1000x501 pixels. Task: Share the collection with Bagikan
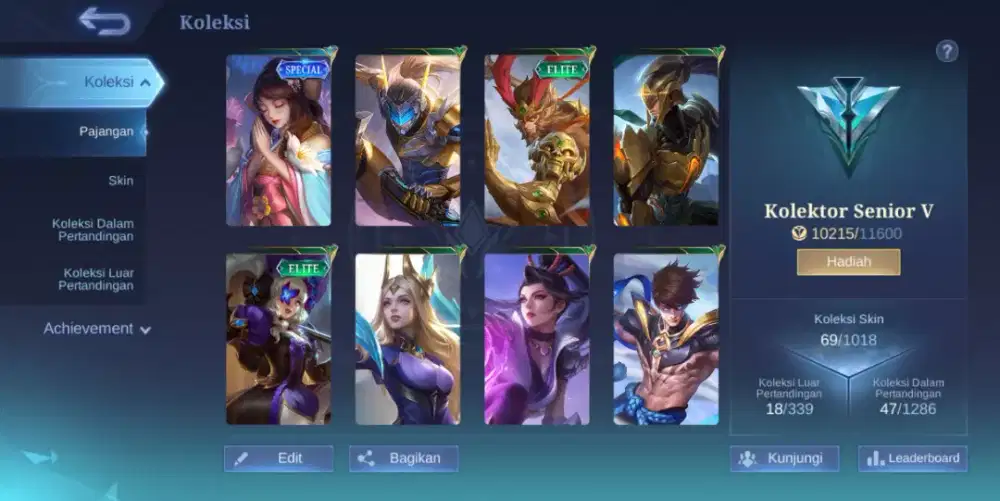pos(403,458)
